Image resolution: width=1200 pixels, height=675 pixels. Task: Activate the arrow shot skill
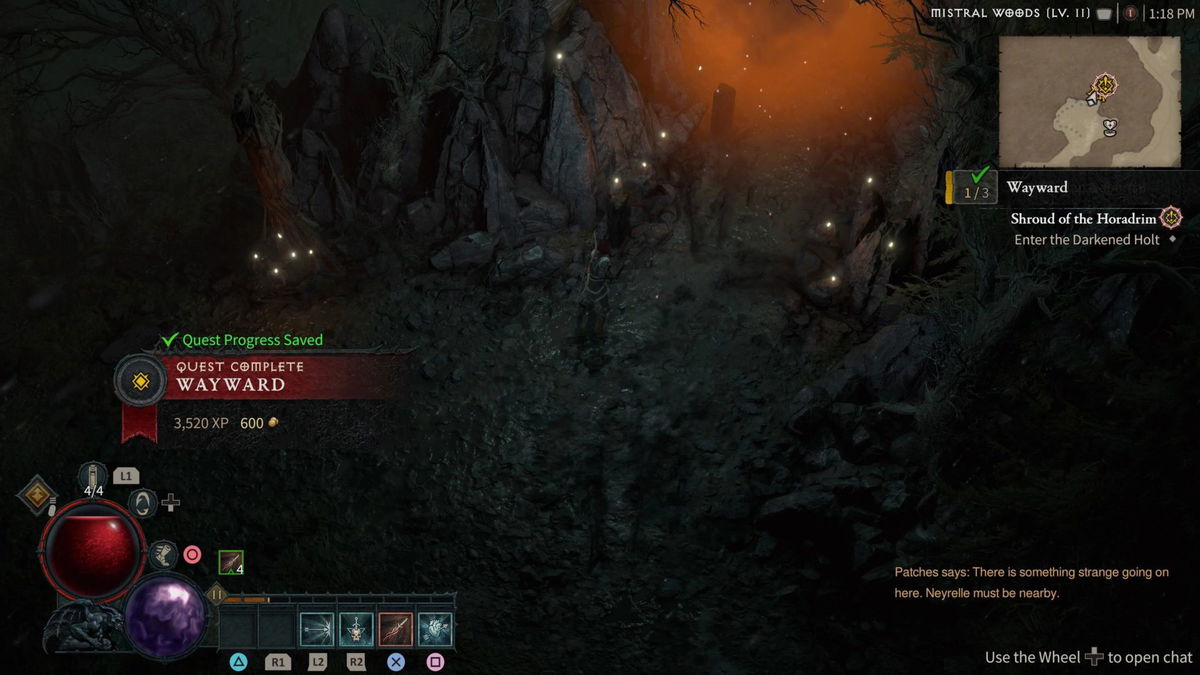pos(317,629)
